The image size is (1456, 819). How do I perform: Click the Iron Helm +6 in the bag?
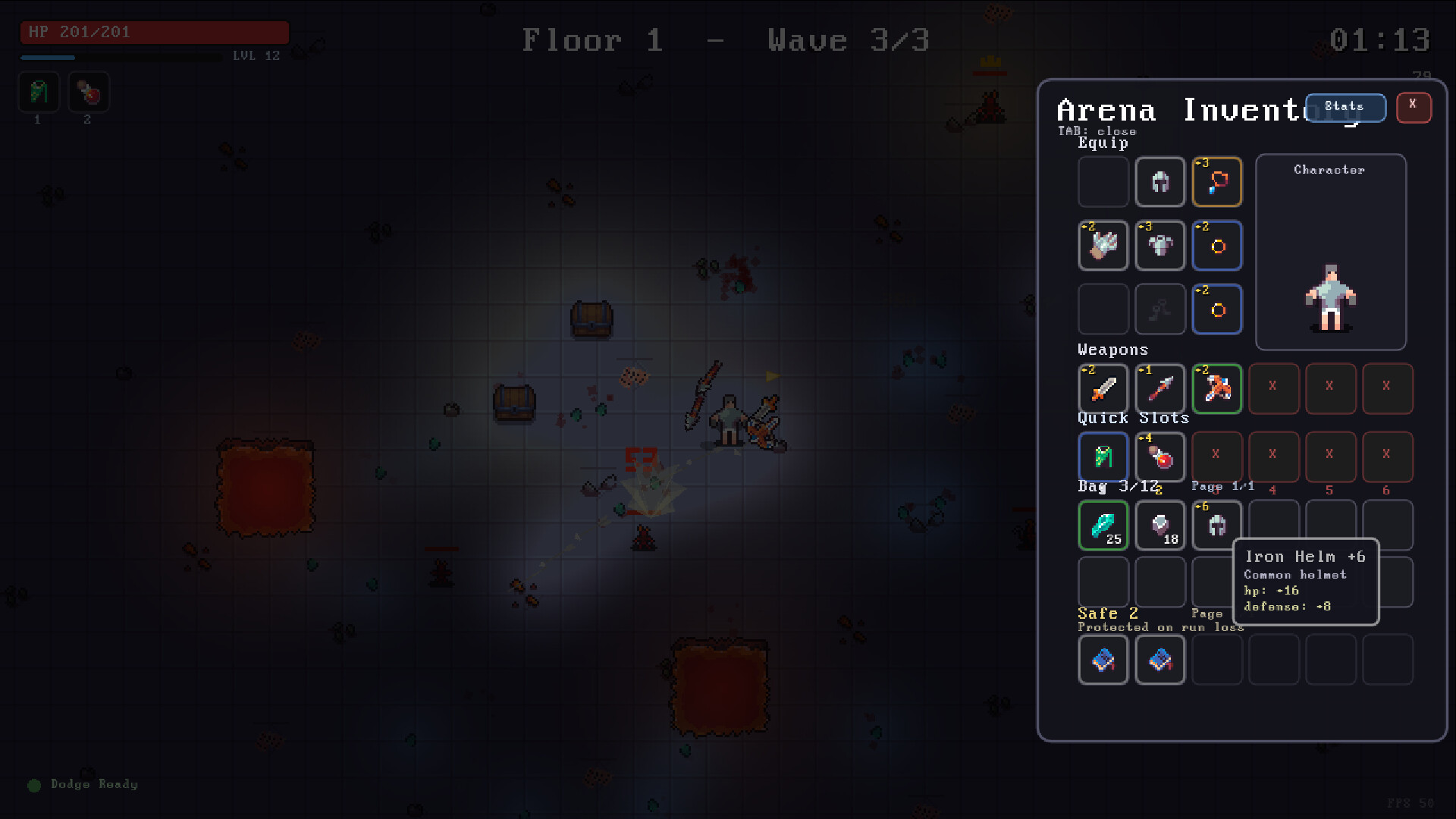click(x=1217, y=526)
